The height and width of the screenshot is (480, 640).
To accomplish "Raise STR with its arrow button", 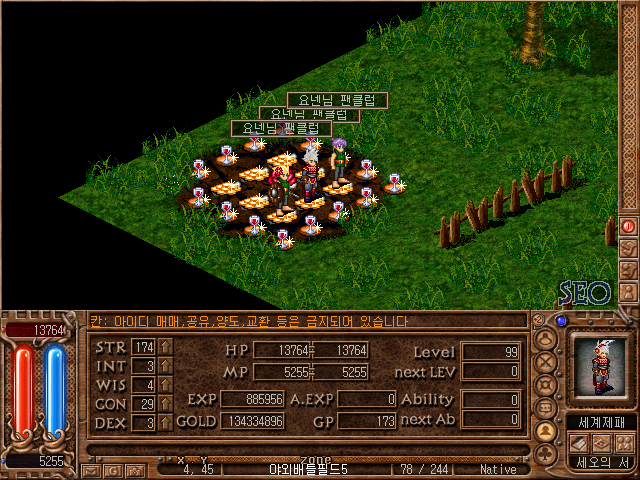I will (166, 347).
